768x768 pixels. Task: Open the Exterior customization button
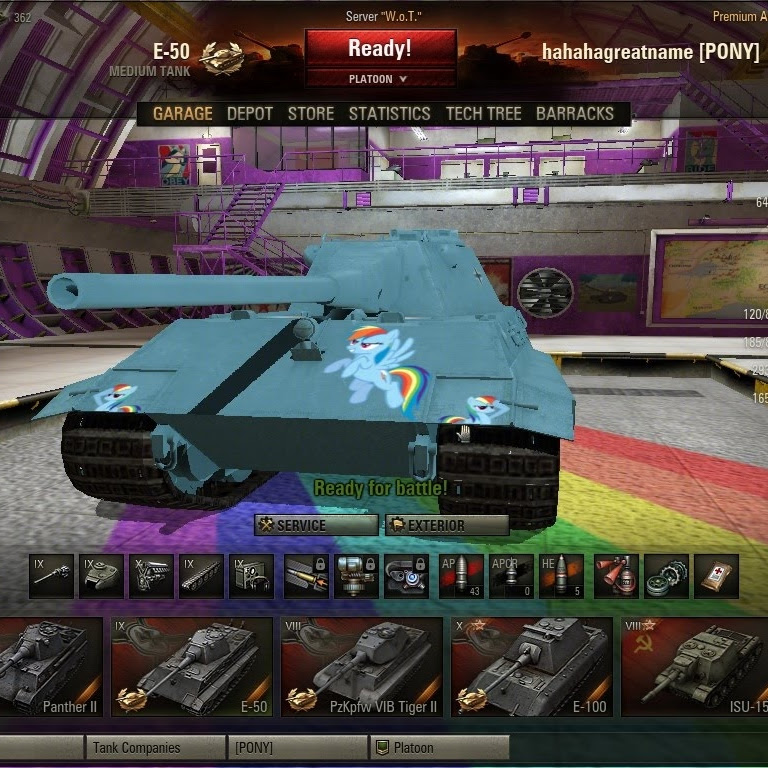click(446, 525)
